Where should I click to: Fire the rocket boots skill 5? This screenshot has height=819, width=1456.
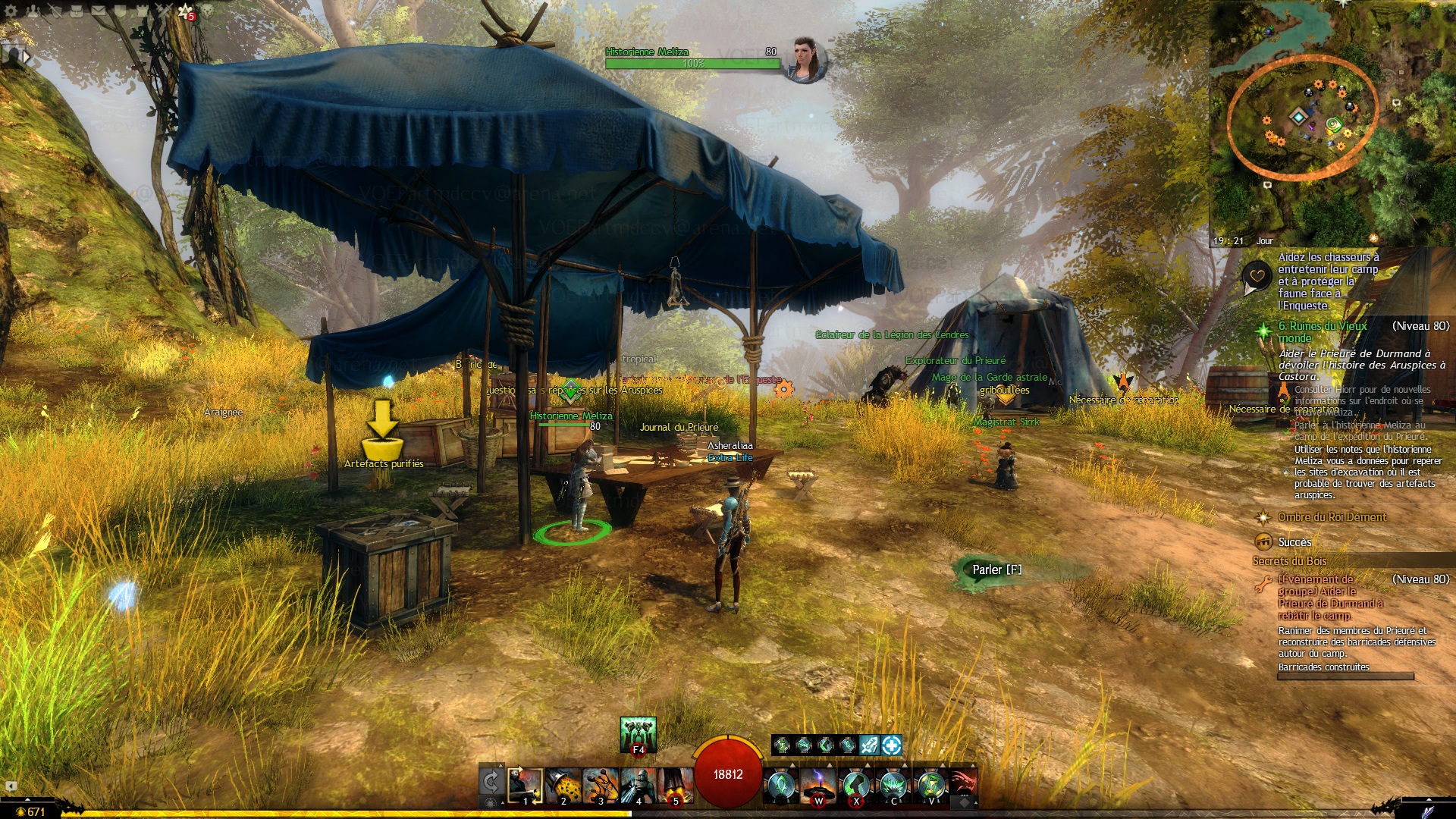(675, 785)
